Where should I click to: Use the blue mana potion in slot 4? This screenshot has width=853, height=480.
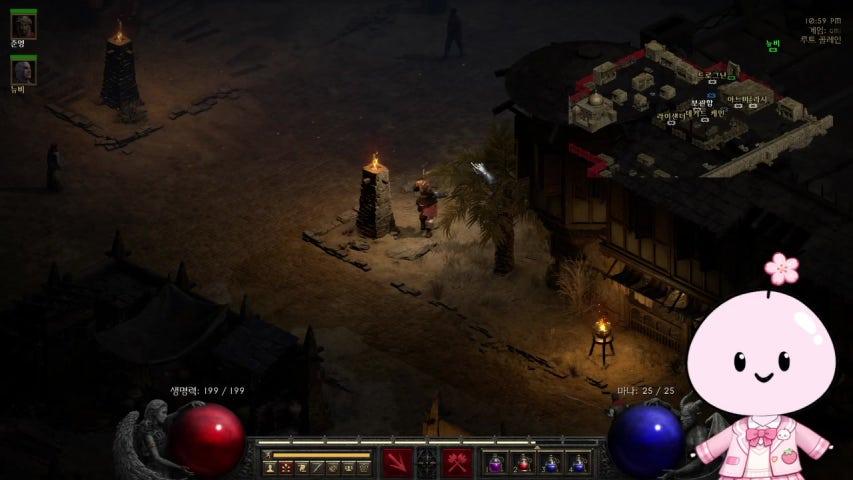(578, 463)
